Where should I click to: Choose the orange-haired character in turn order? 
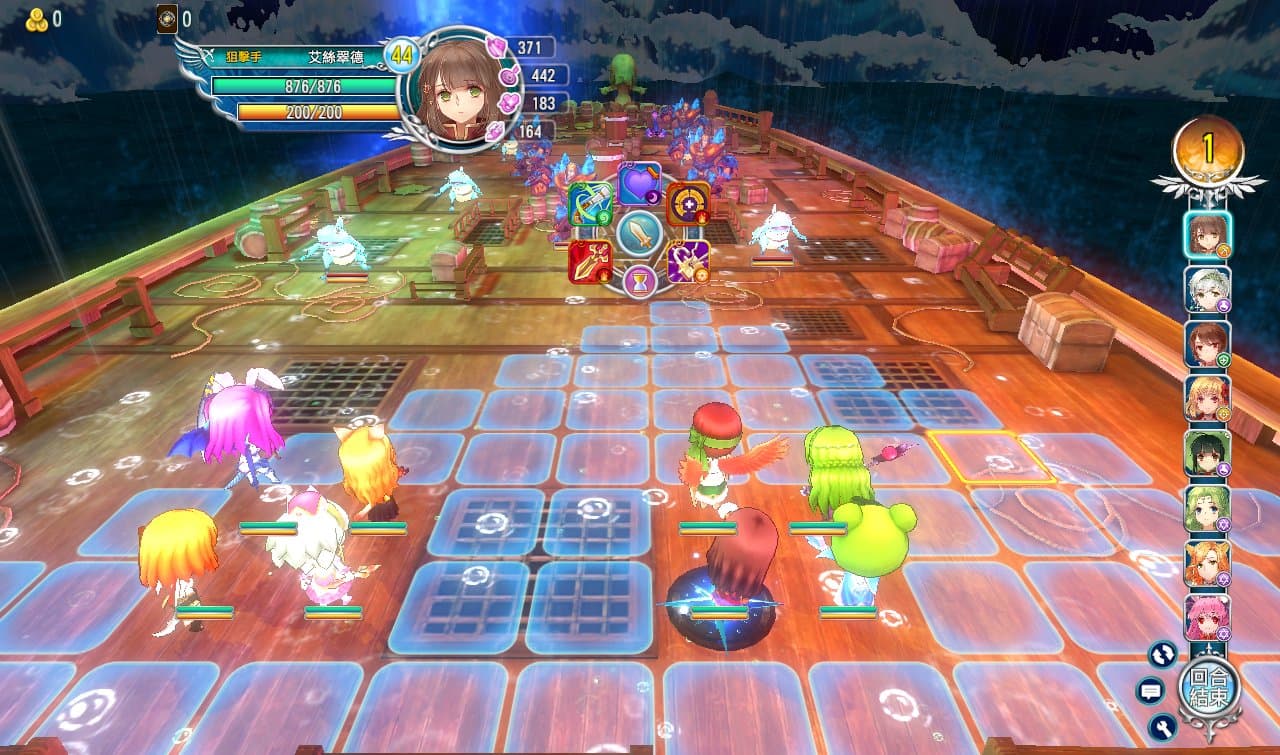point(1207,563)
